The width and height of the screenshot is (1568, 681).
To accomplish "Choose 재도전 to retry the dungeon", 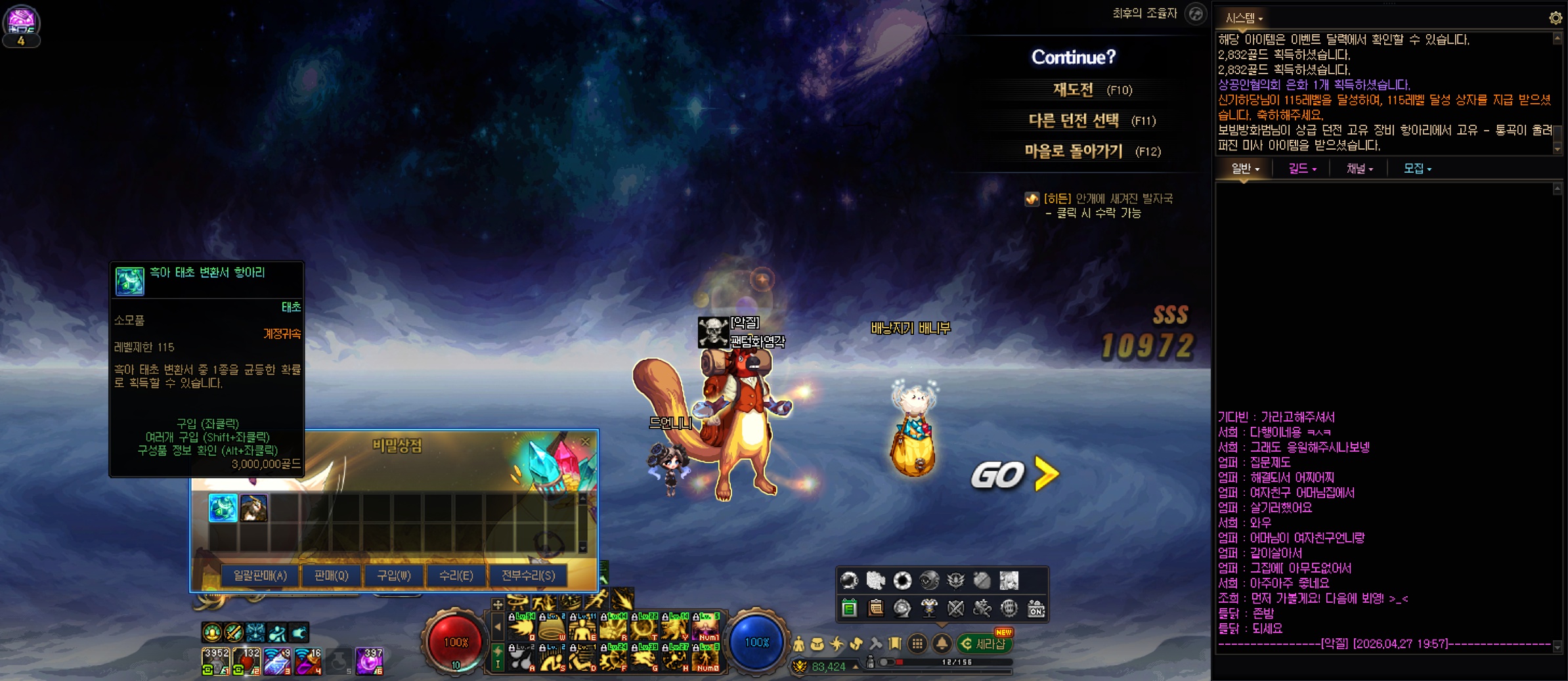I will 1074,89.
